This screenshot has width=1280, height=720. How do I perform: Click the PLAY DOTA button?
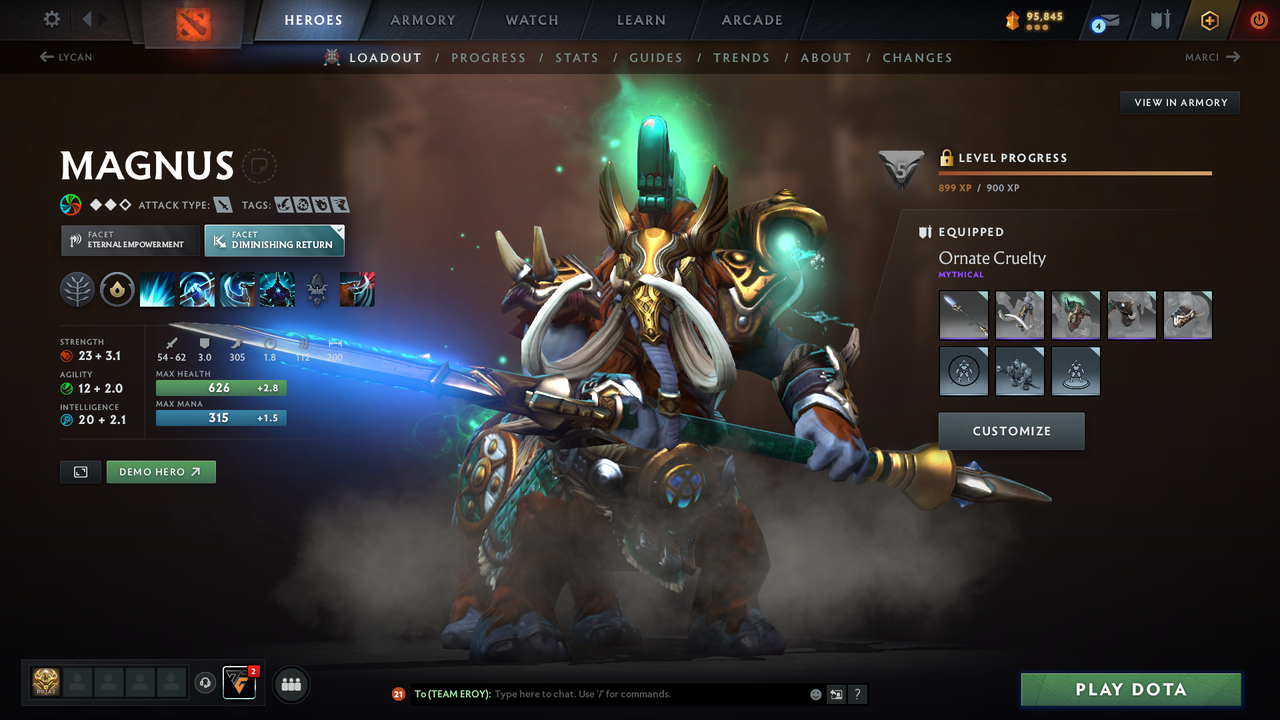click(x=1130, y=689)
